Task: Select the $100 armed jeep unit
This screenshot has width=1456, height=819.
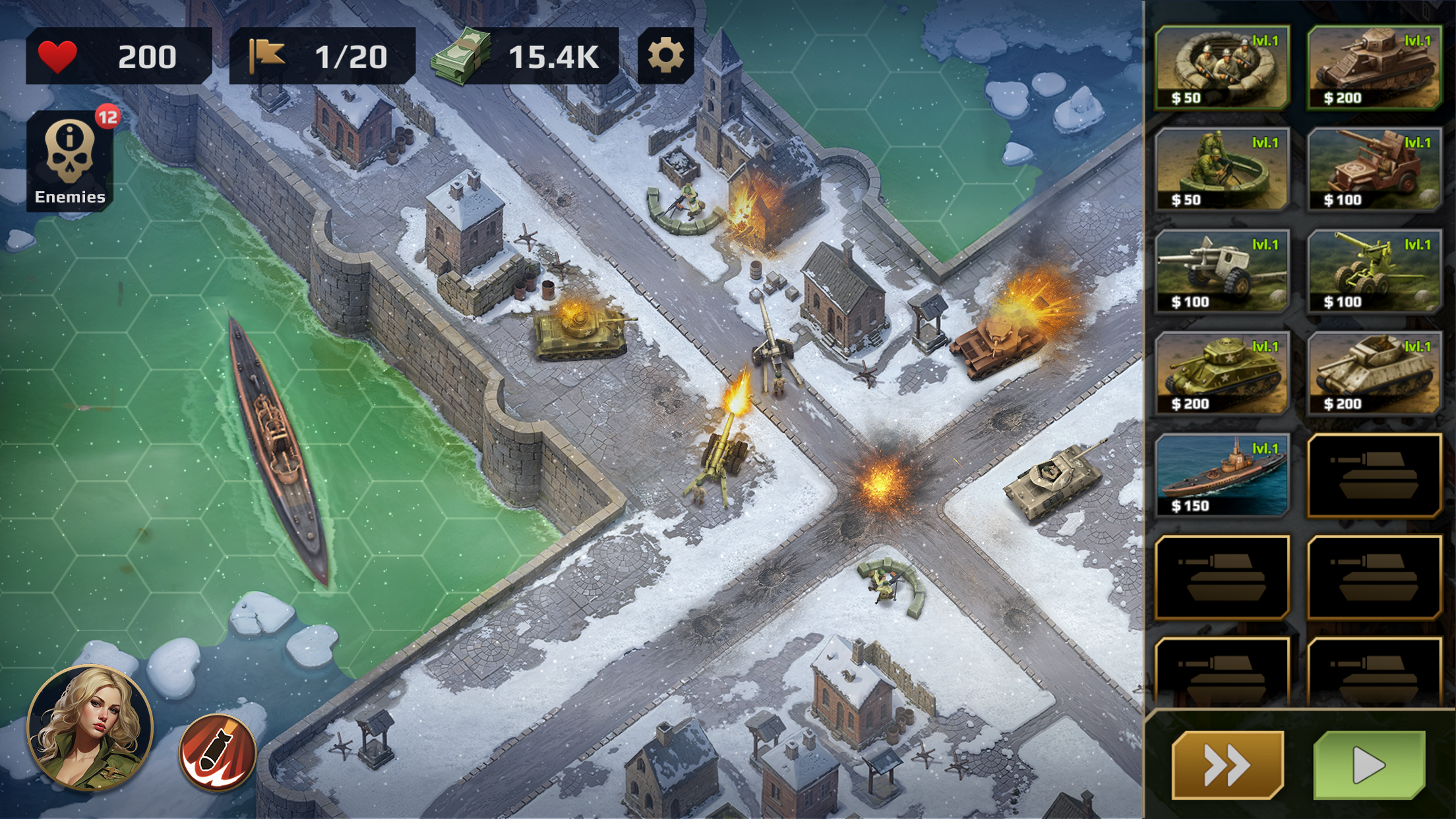Action: click(x=1374, y=169)
